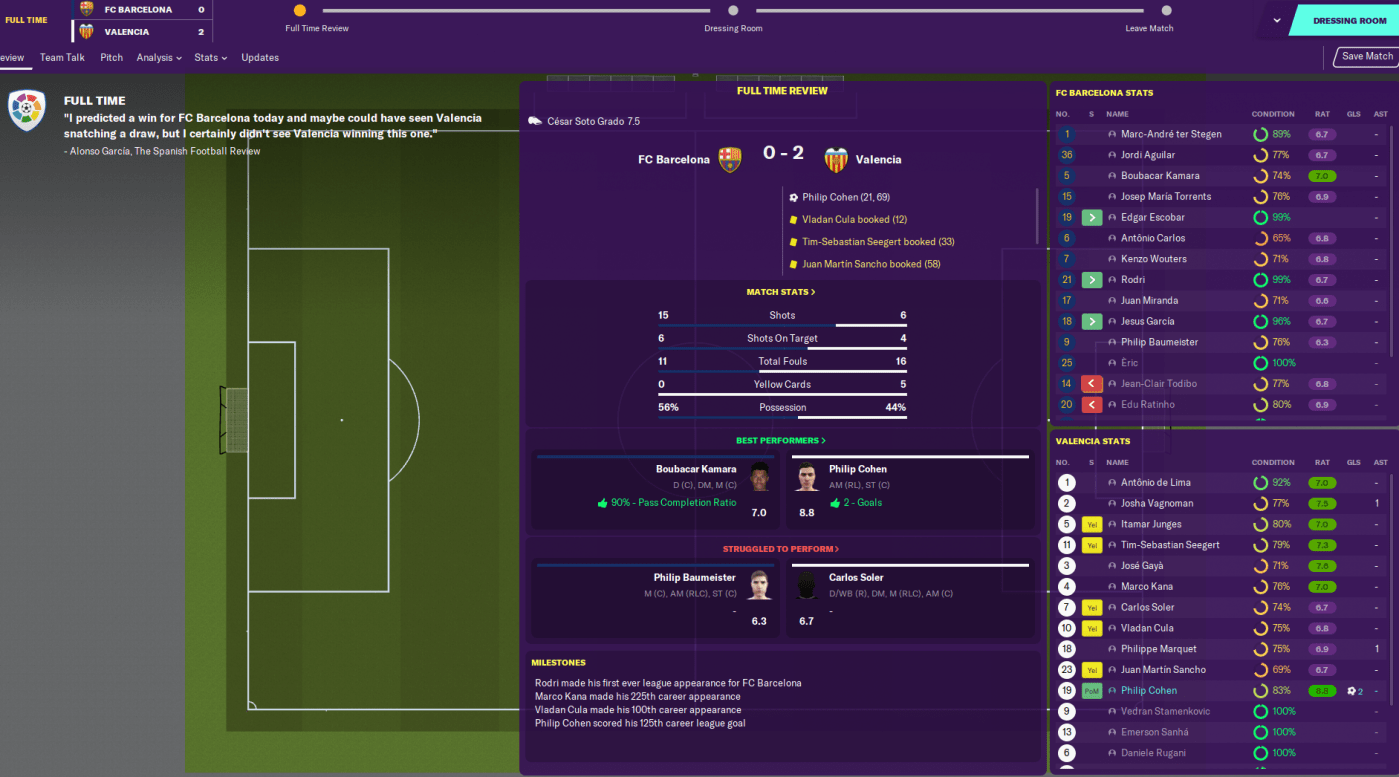Select Josha Vagnoman in Valencia list
Screen dimensions: 1399x777
pyautogui.click(x=1157, y=504)
